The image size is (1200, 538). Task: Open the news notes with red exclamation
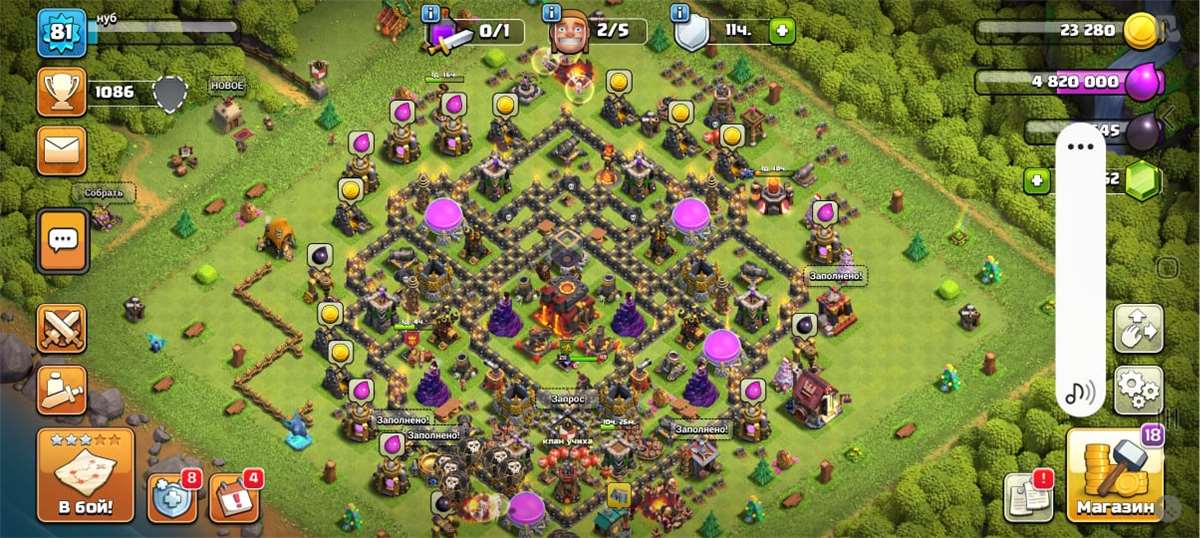[1029, 495]
